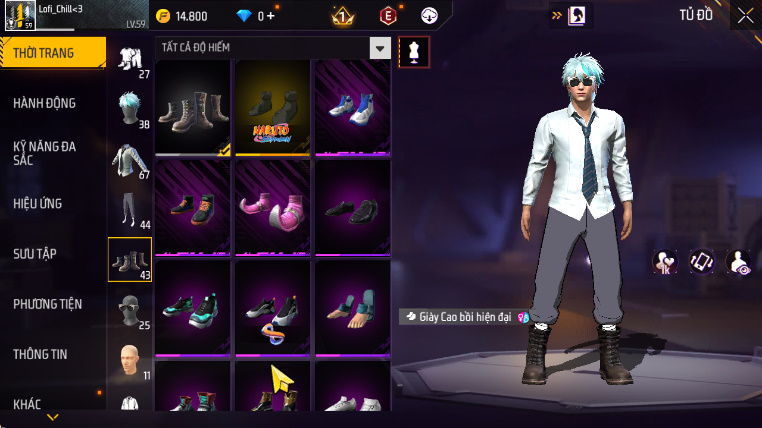Select the barefoot teal anklet item
The width and height of the screenshot is (762, 428).
(353, 305)
